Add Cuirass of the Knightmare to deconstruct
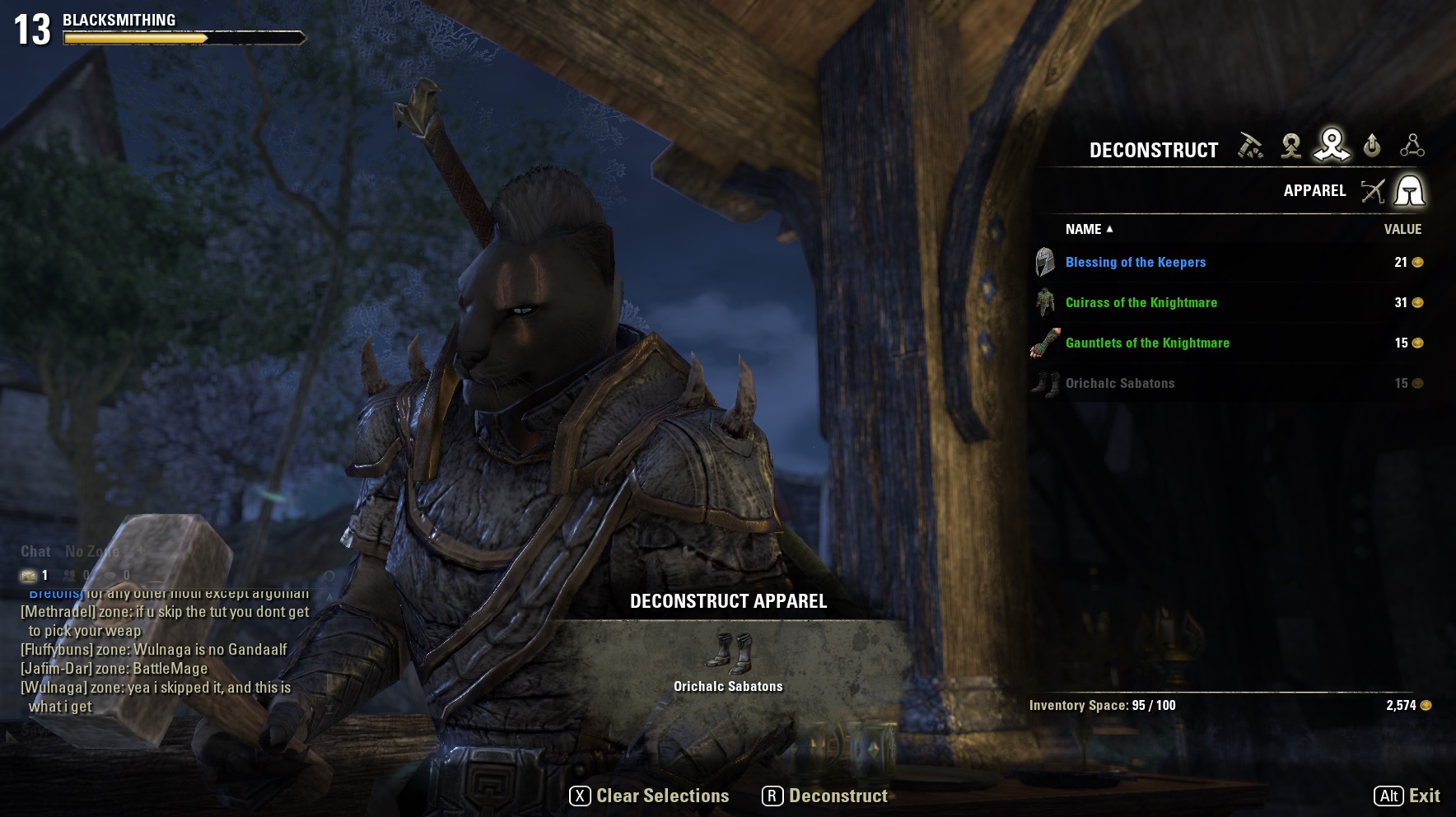Viewport: 1456px width, 817px height. pyautogui.click(x=1141, y=303)
